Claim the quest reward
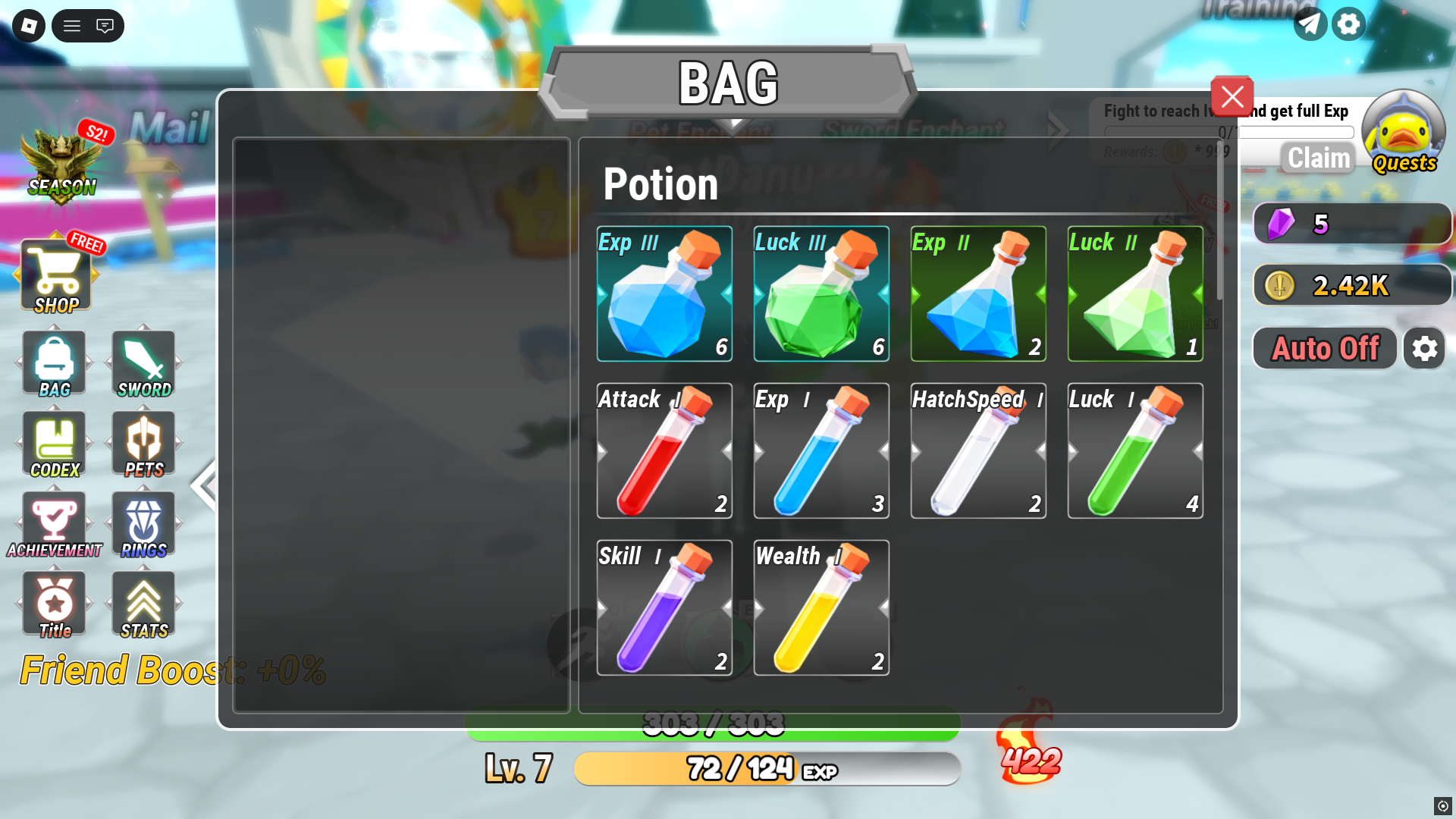 1319,158
